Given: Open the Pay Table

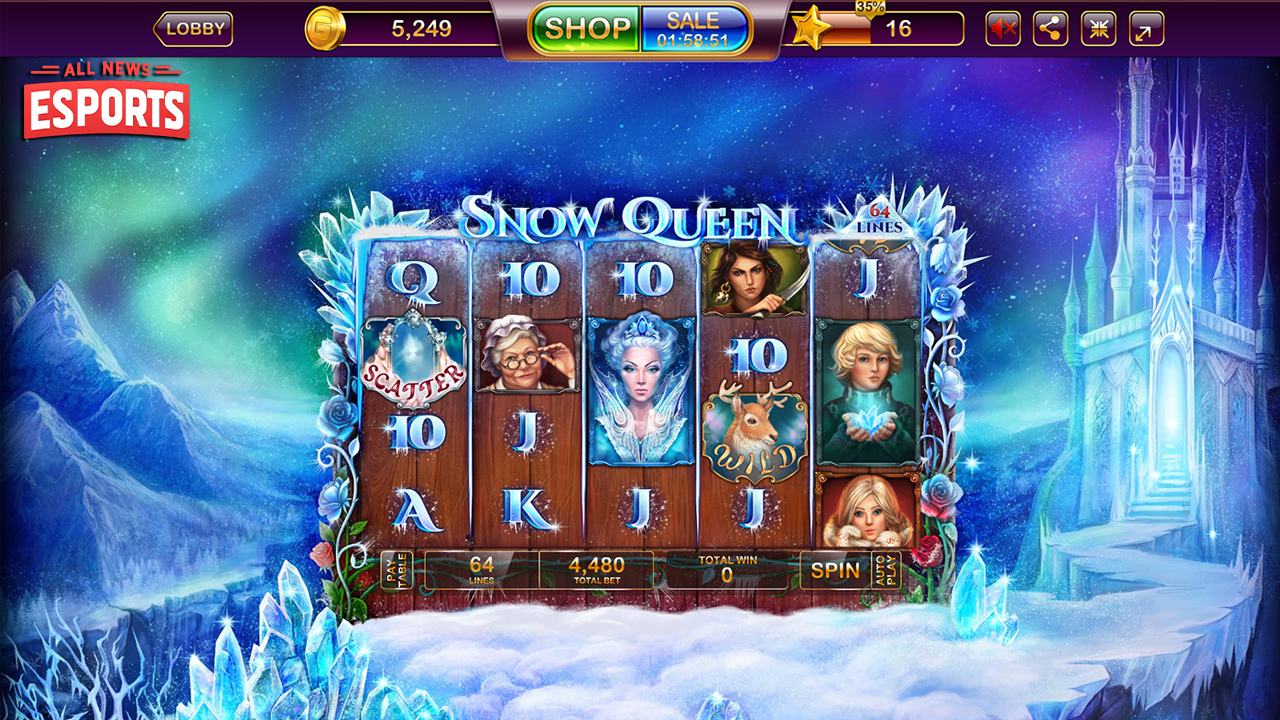Looking at the screenshot, I should 396,570.
